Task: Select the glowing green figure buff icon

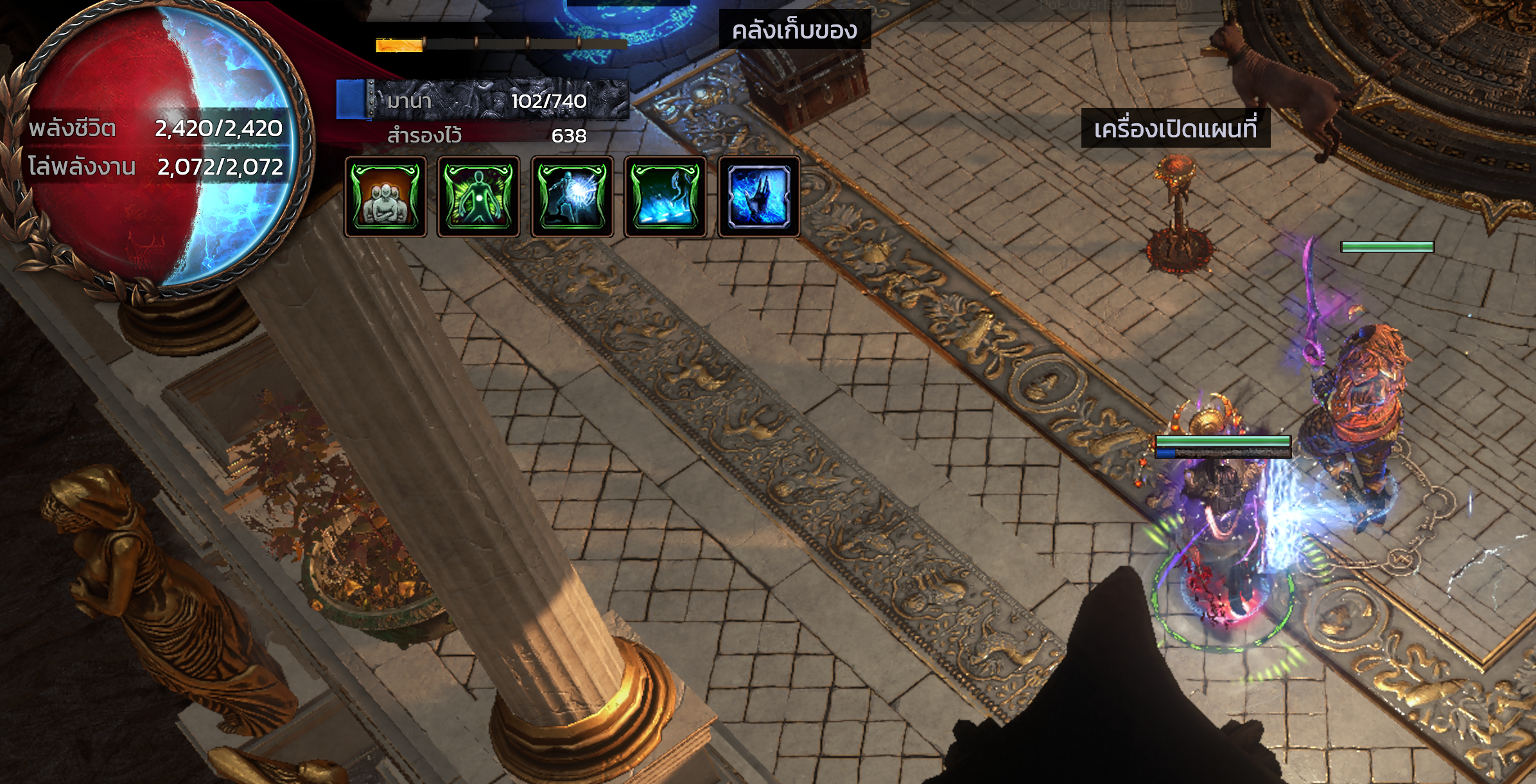Action: pyautogui.click(x=478, y=196)
